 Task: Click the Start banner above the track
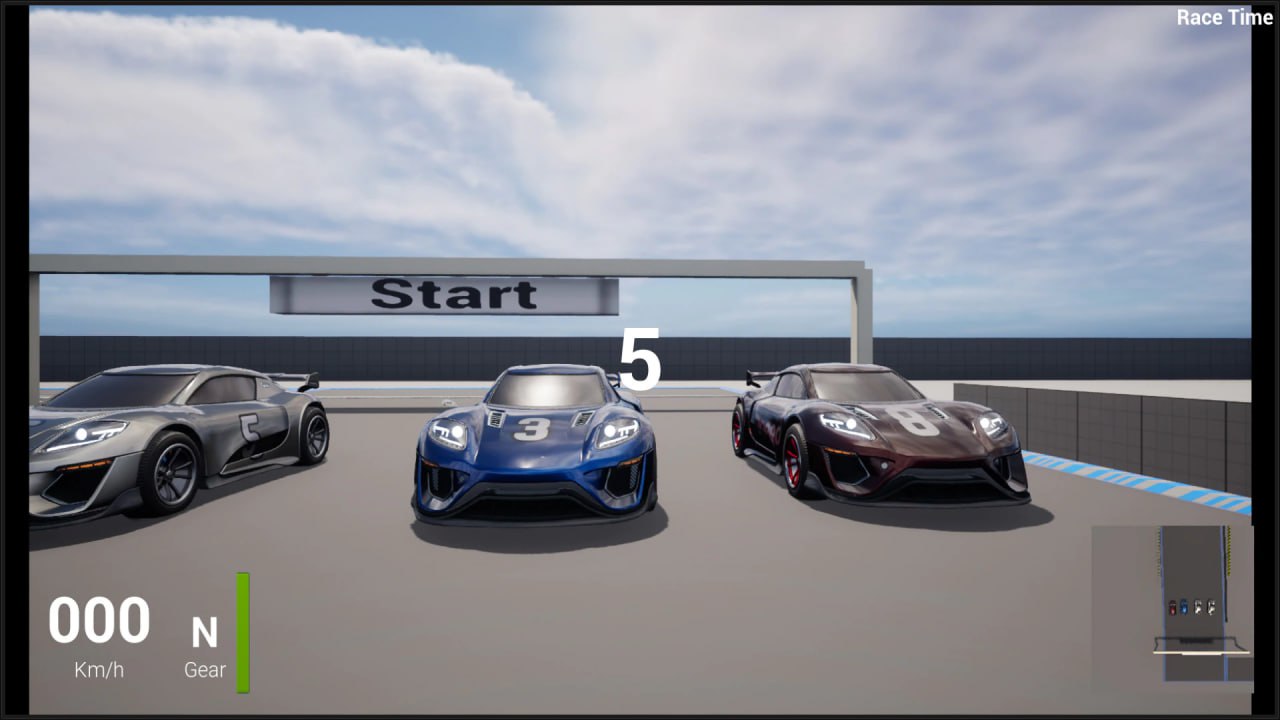[x=450, y=293]
